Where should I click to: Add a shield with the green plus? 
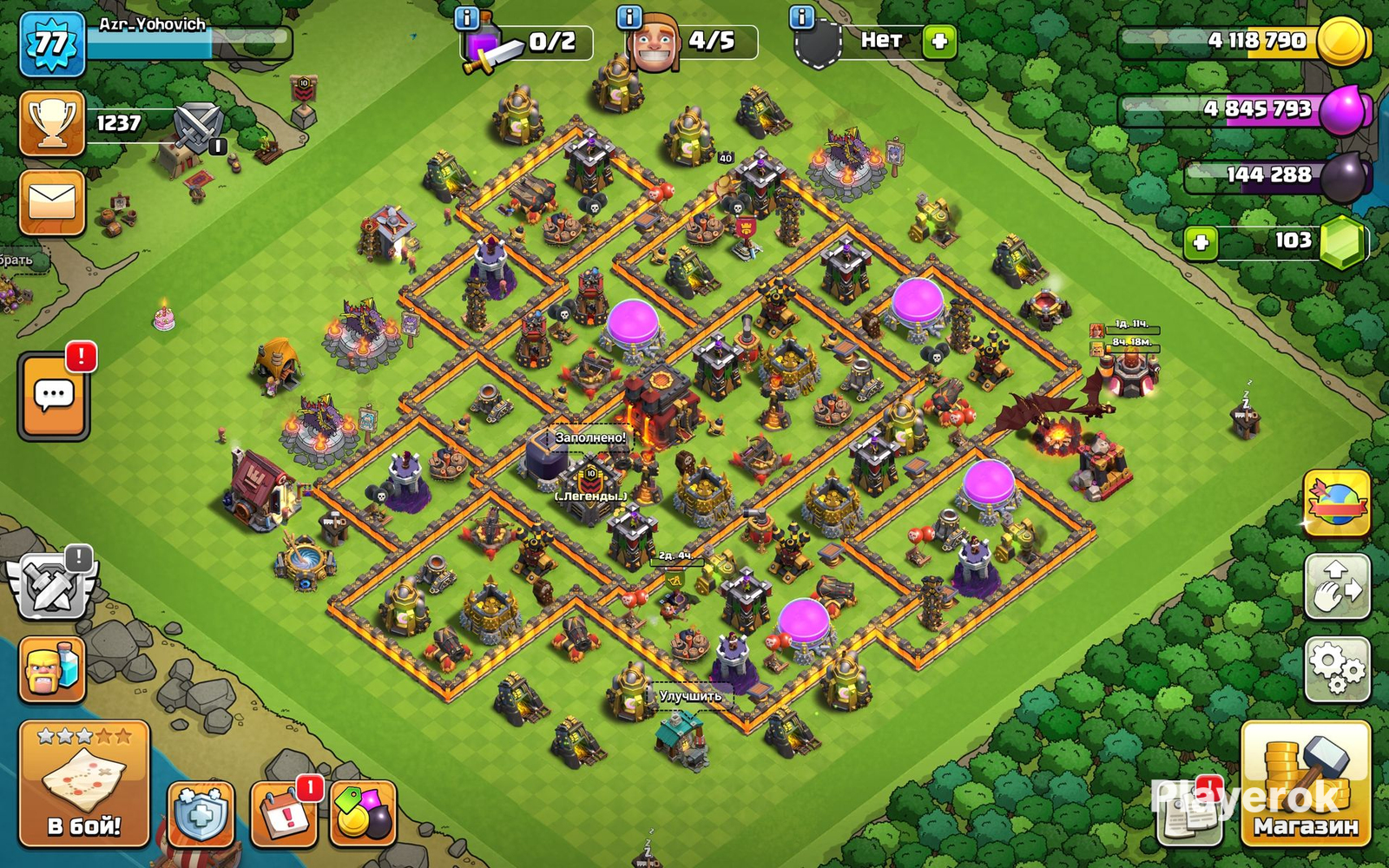(x=938, y=41)
